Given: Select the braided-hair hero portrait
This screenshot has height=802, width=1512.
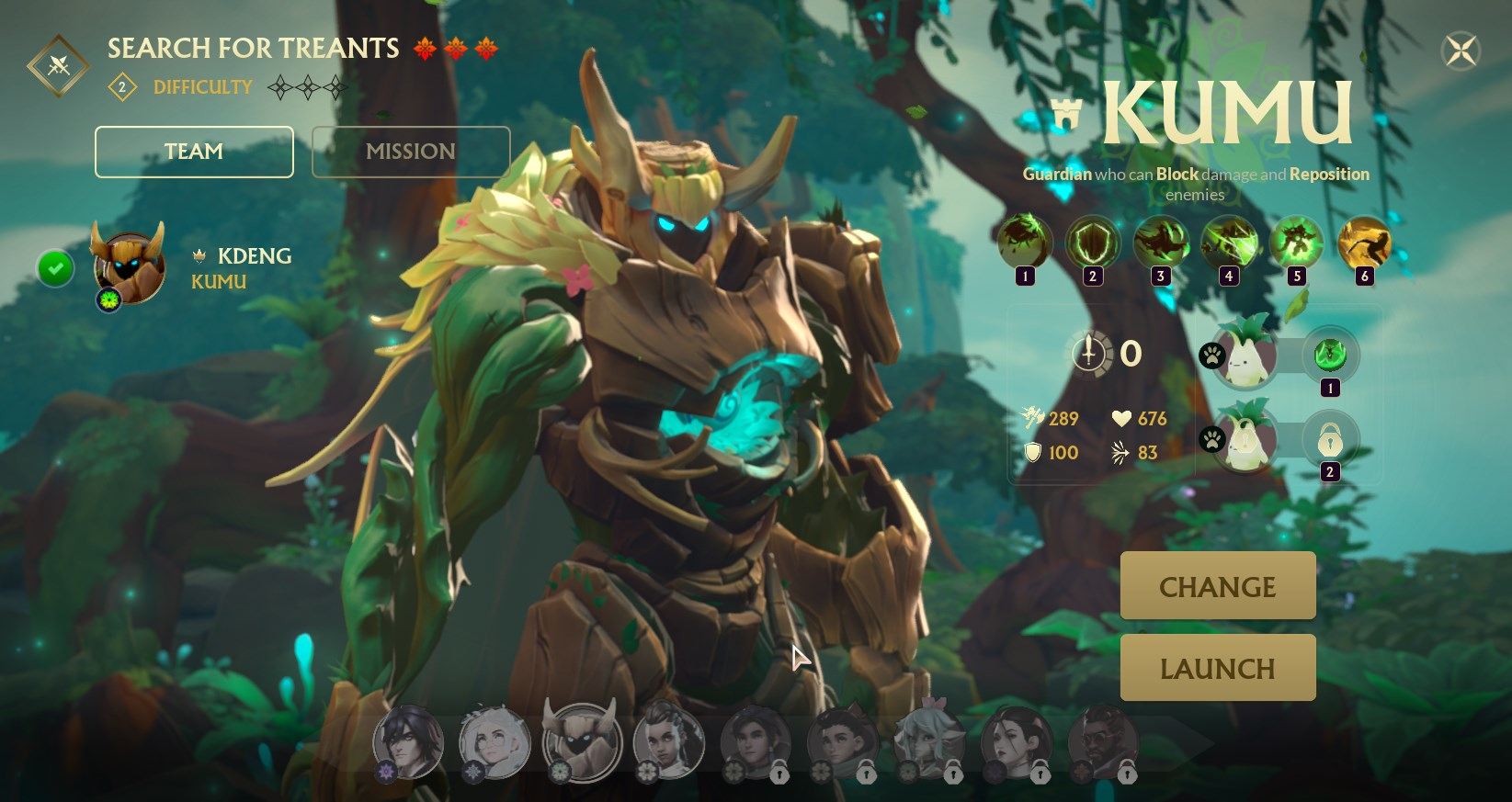Looking at the screenshot, I should (x=668, y=741).
